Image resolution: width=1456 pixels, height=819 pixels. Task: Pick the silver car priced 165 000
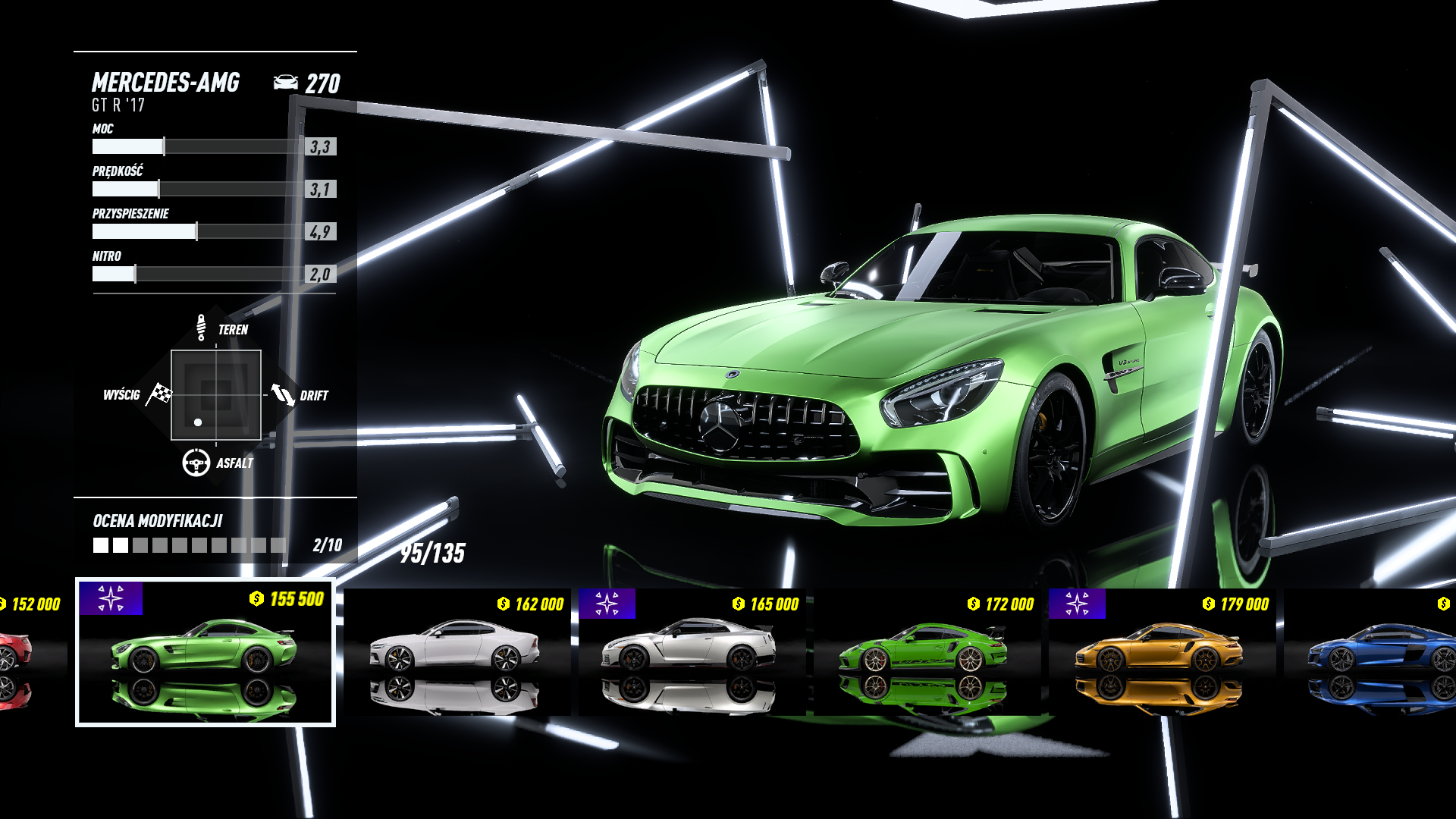[x=692, y=652]
